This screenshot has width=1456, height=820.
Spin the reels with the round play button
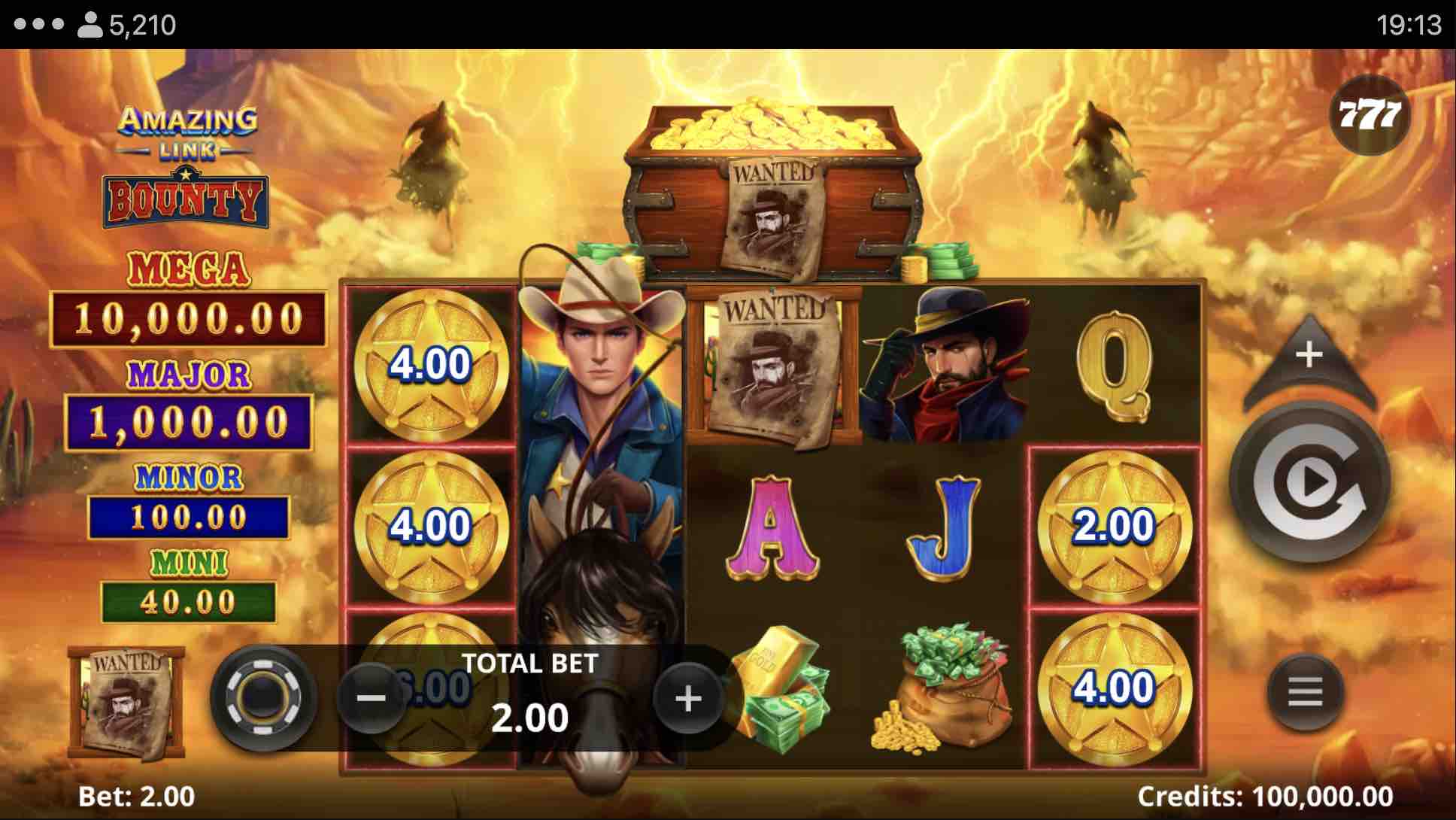pyautogui.click(x=1310, y=483)
